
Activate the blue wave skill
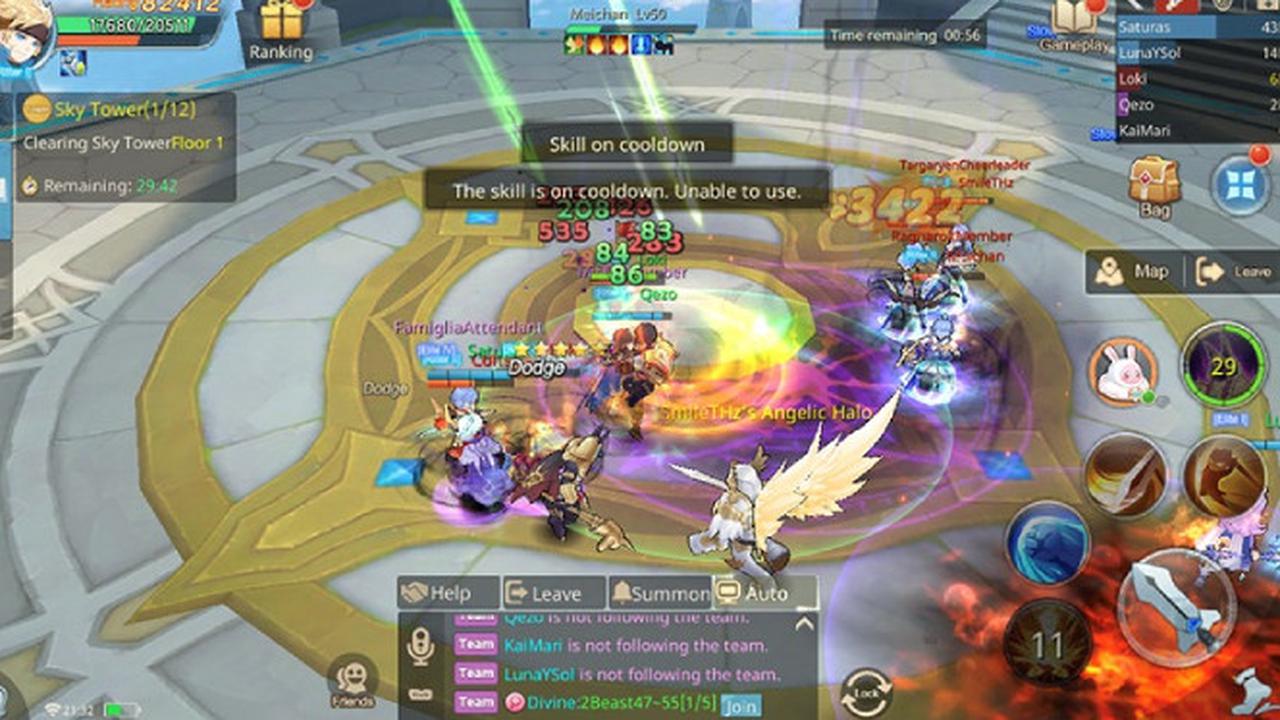pyautogui.click(x=1047, y=543)
